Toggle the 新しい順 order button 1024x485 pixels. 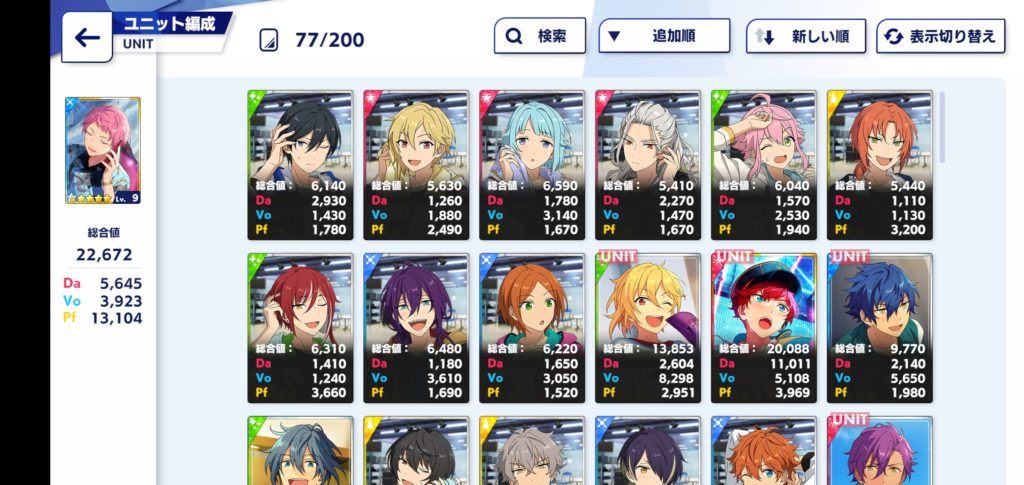click(807, 37)
